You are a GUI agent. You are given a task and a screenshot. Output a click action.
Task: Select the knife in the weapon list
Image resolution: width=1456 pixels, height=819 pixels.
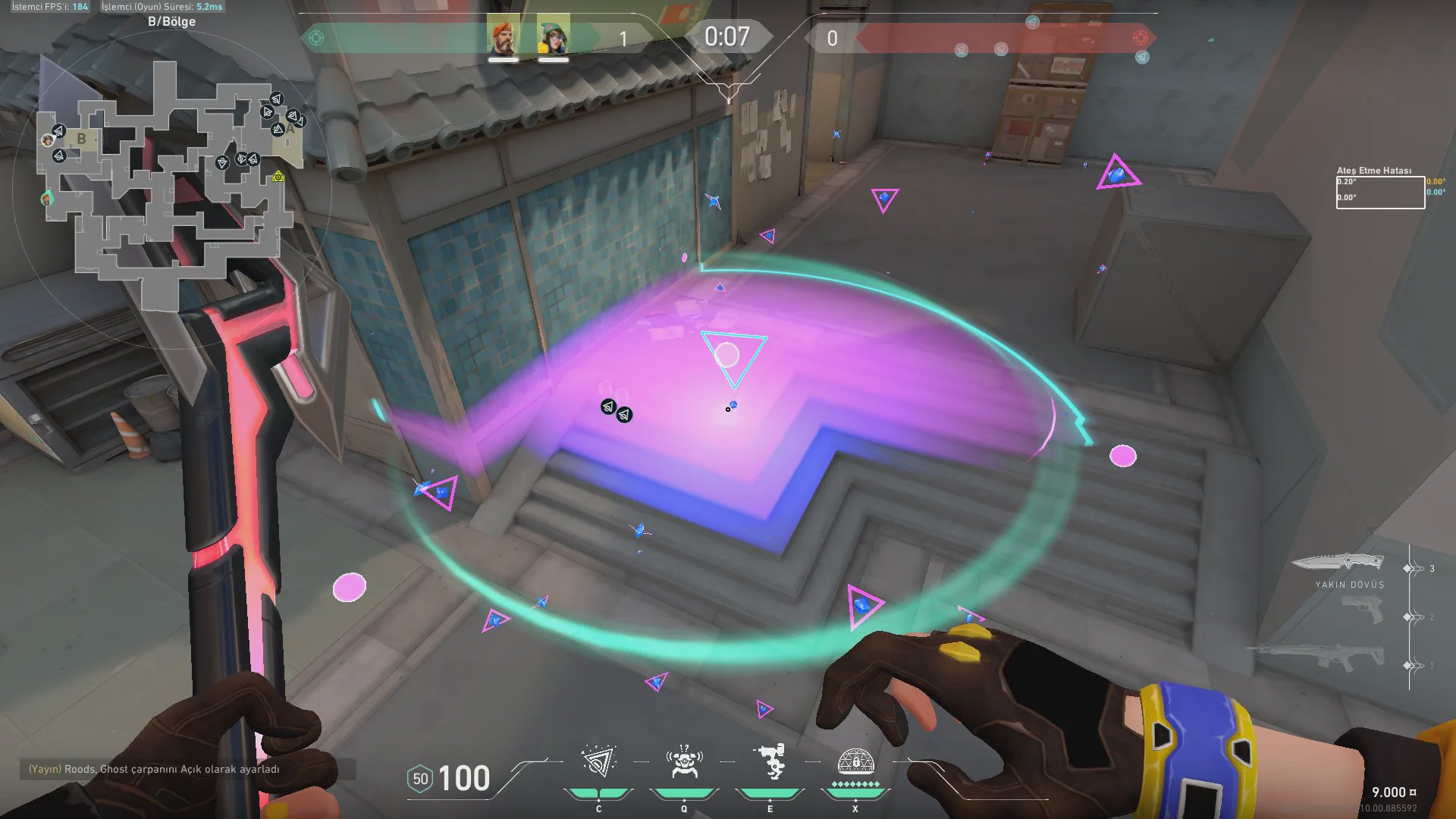[1338, 562]
